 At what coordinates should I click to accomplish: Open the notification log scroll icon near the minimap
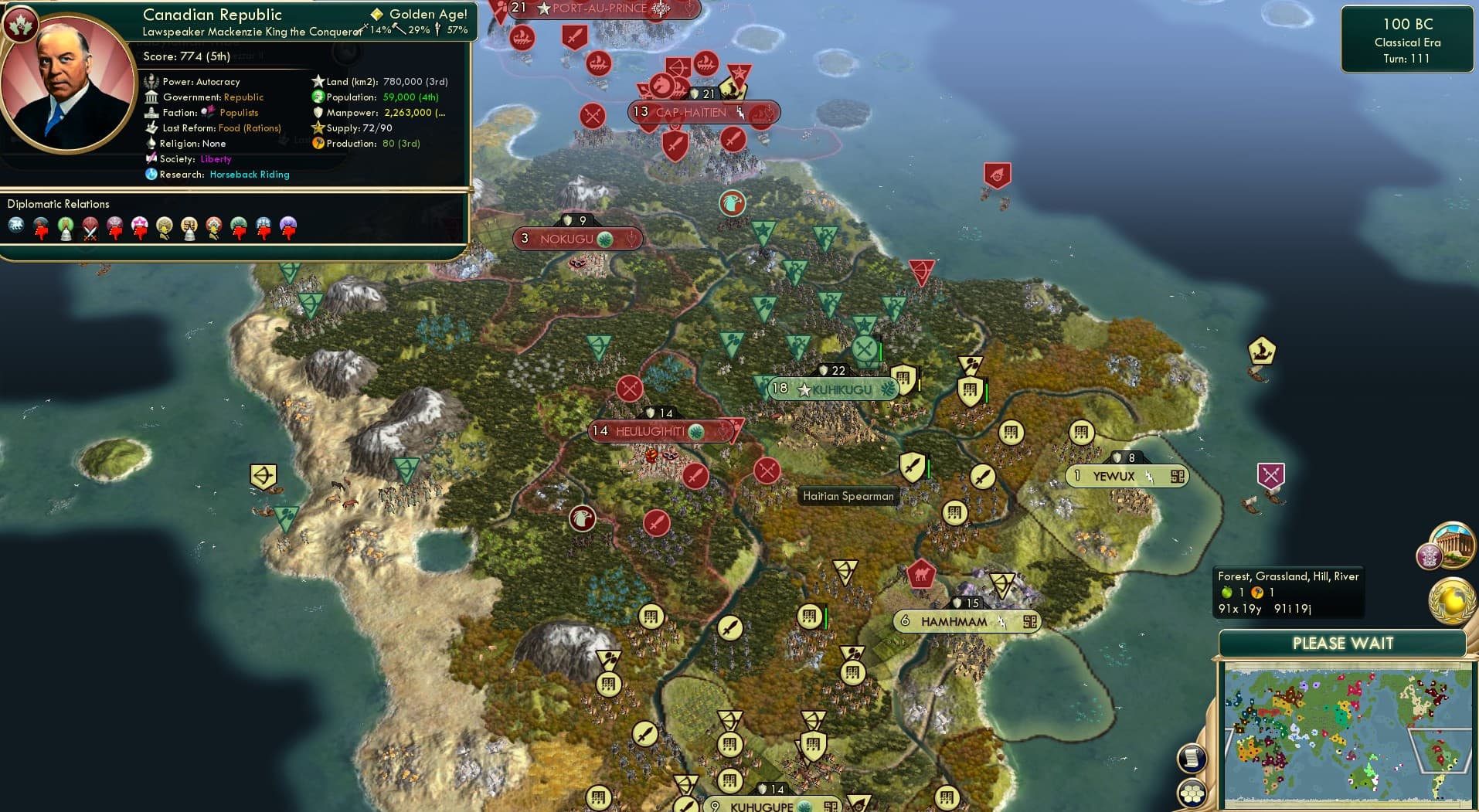coord(1191,756)
